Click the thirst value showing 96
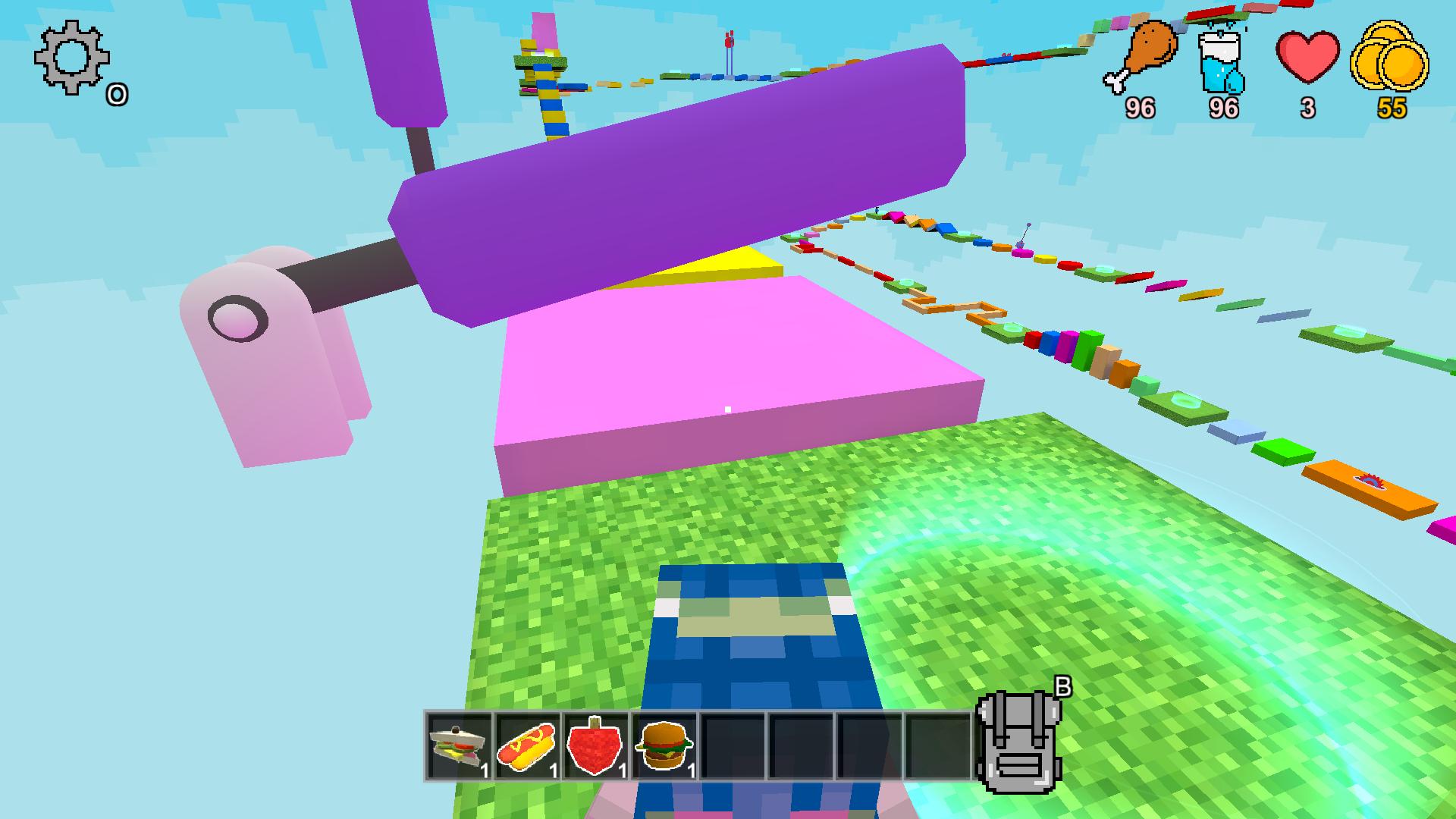Screen dimensions: 1456x819 tap(1222, 108)
